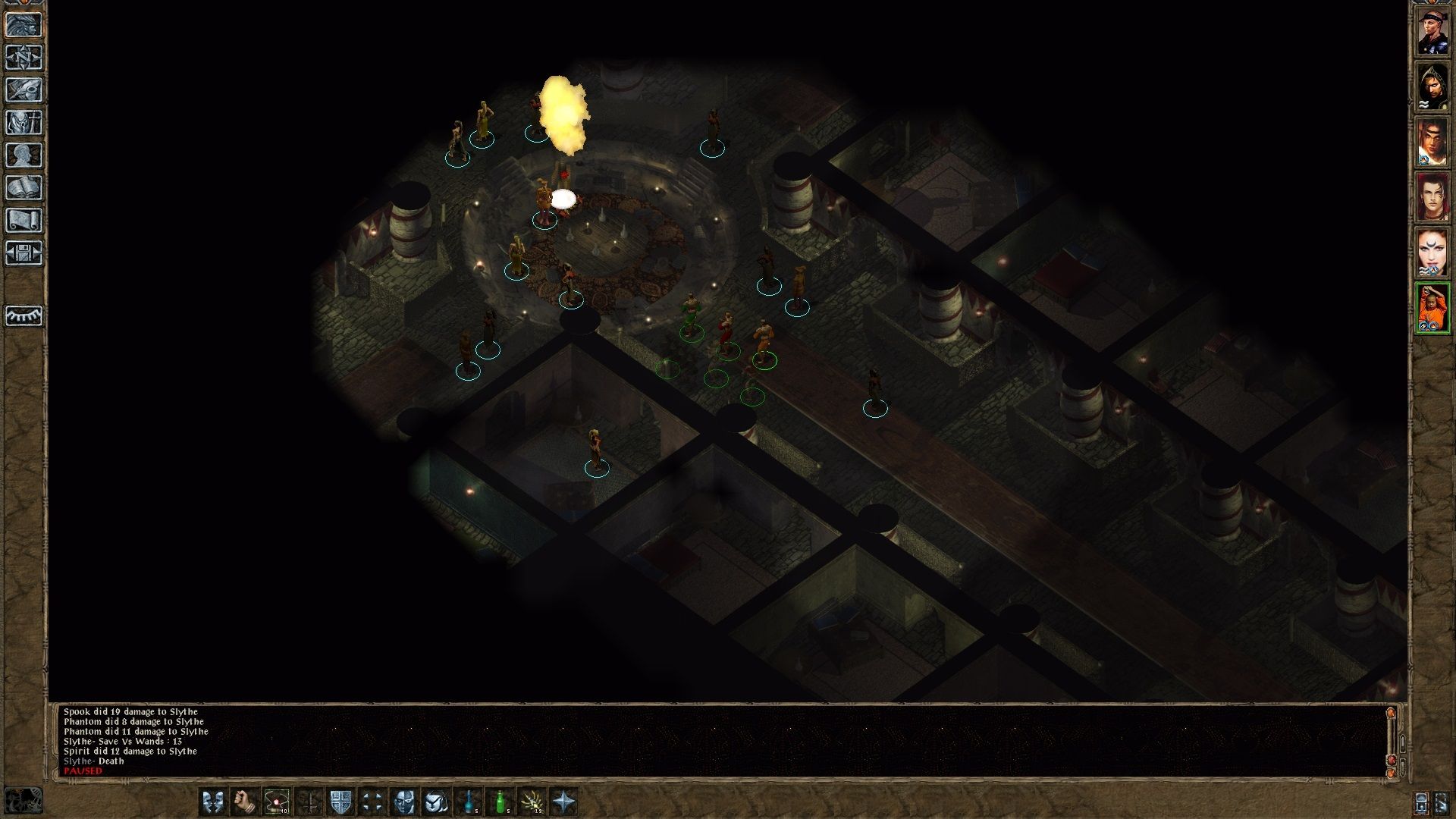Open the mage spellbook
The height and width of the screenshot is (819, 1456).
point(24,188)
